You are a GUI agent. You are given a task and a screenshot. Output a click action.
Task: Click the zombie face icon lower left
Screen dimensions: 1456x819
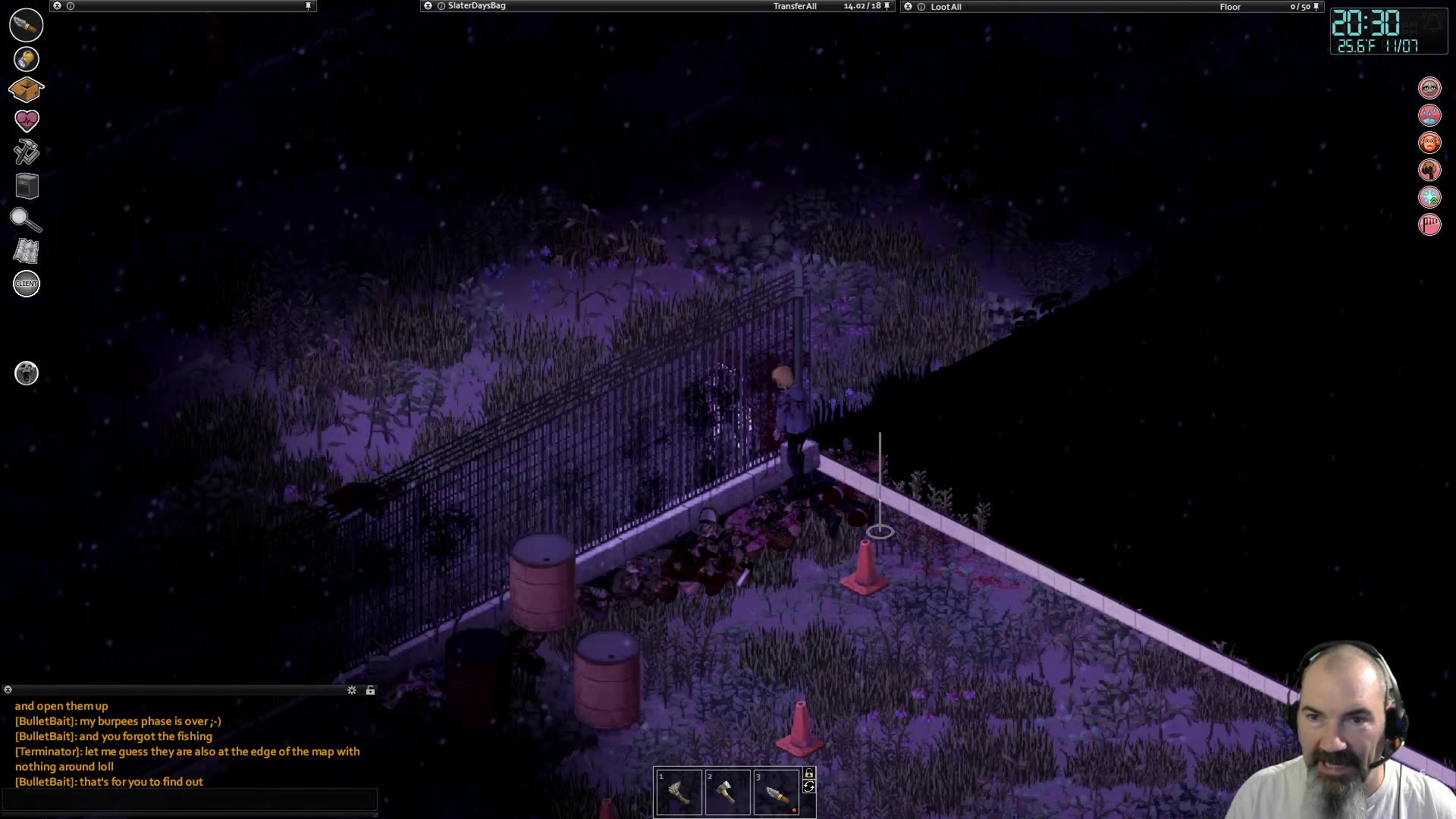[26, 373]
